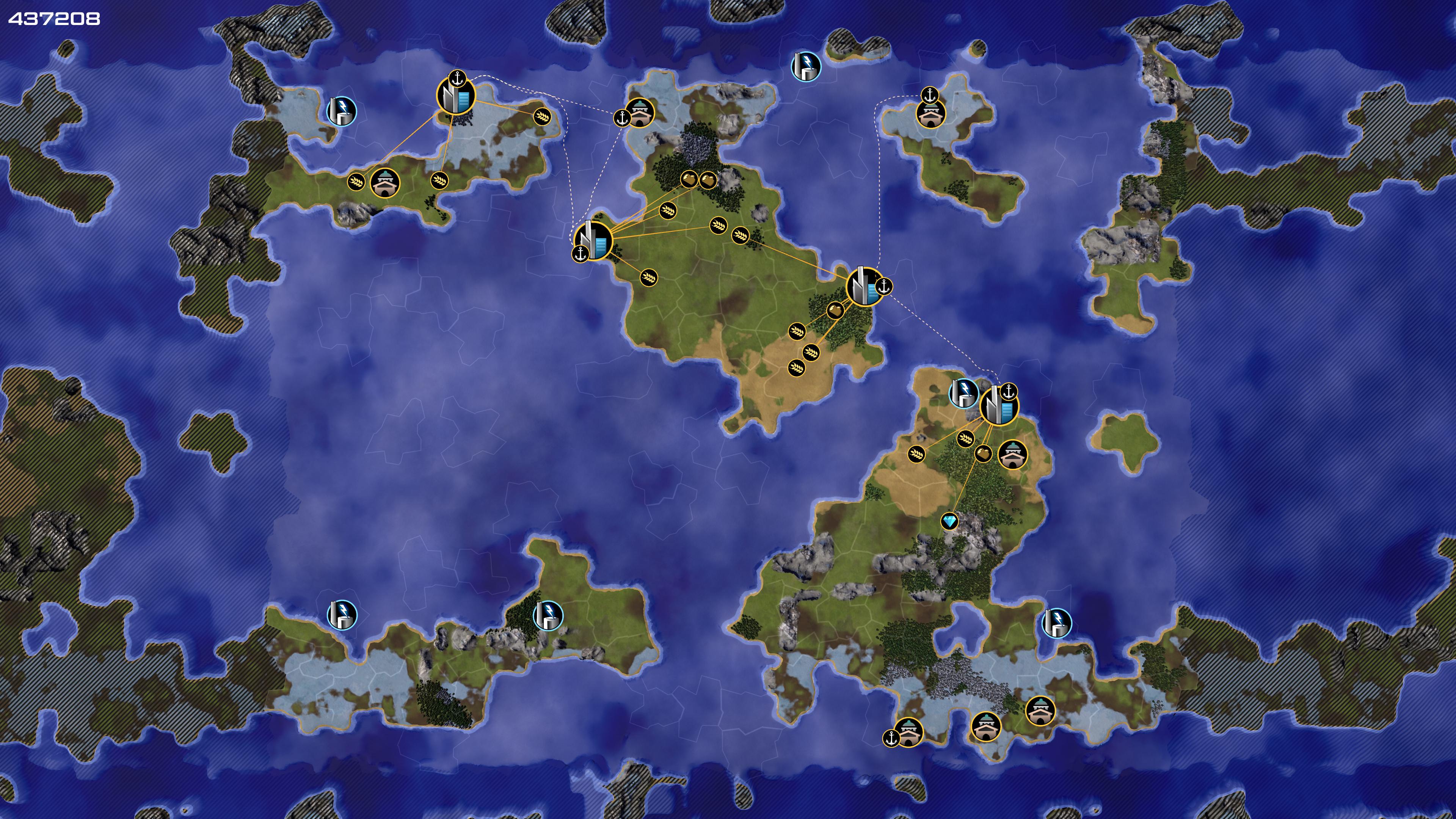This screenshot has height=819, width=1456.
Task: Click the lightning bolt marker touching a city icon
Action: pyautogui.click(x=963, y=392)
